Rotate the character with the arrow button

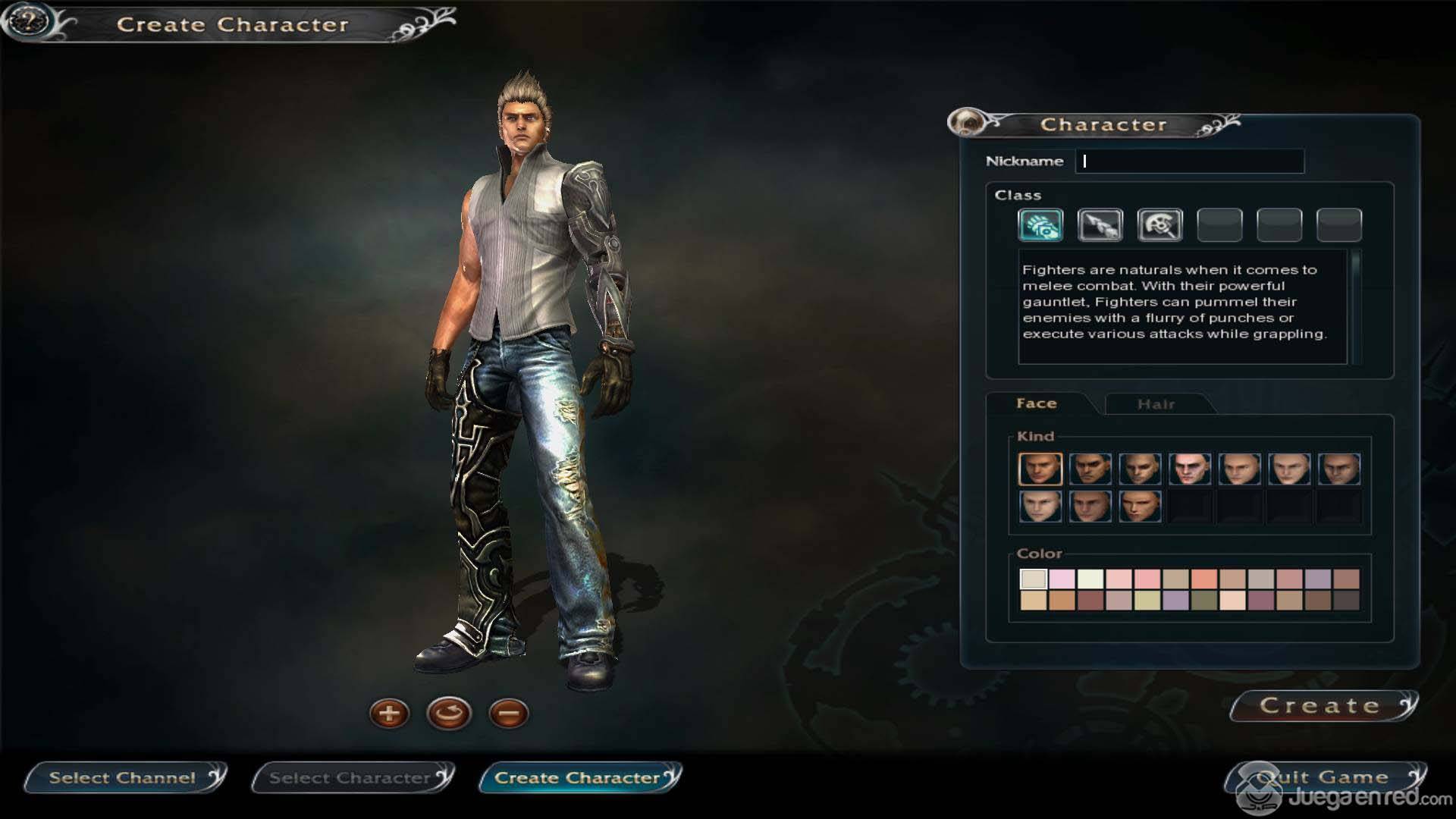tap(449, 714)
